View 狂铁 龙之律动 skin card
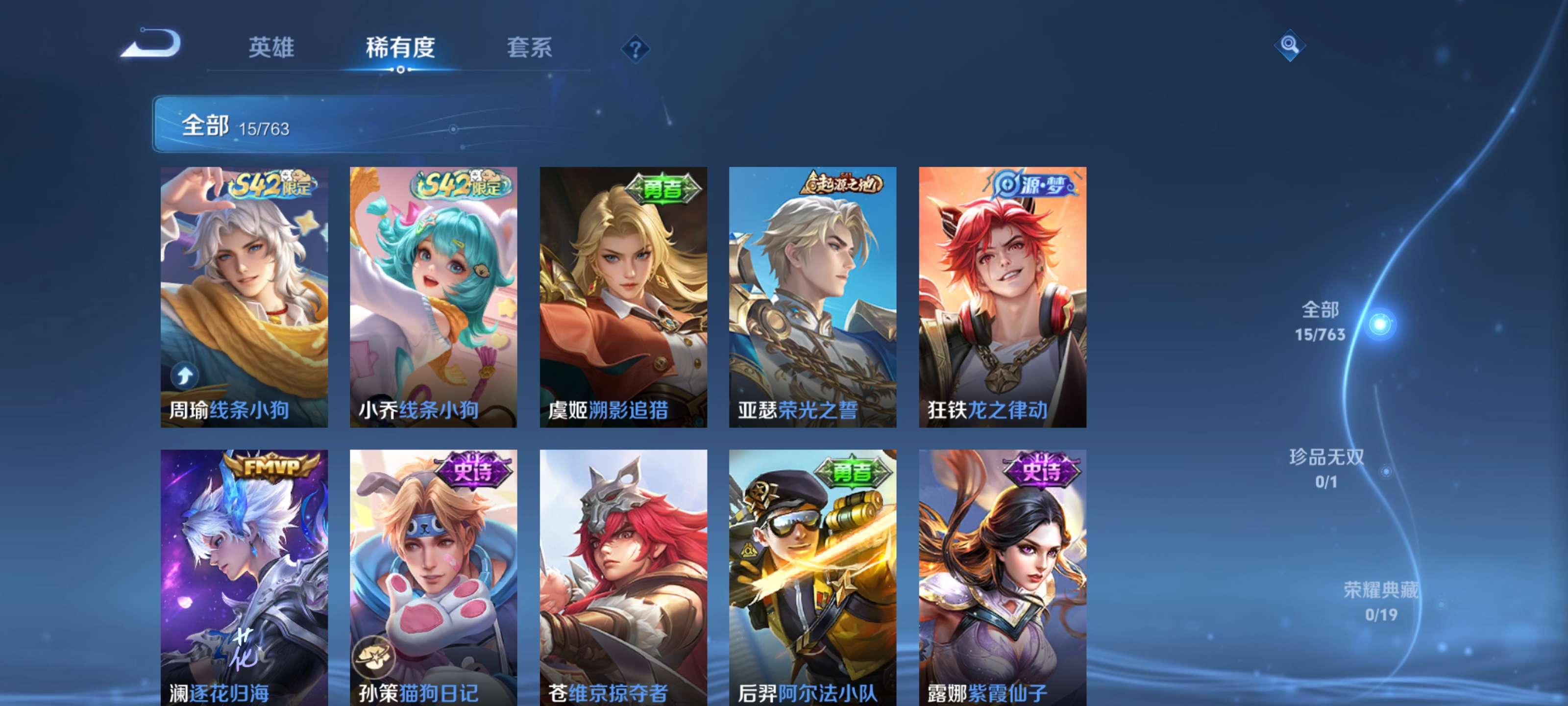This screenshot has width=1568, height=706. 1003,297
